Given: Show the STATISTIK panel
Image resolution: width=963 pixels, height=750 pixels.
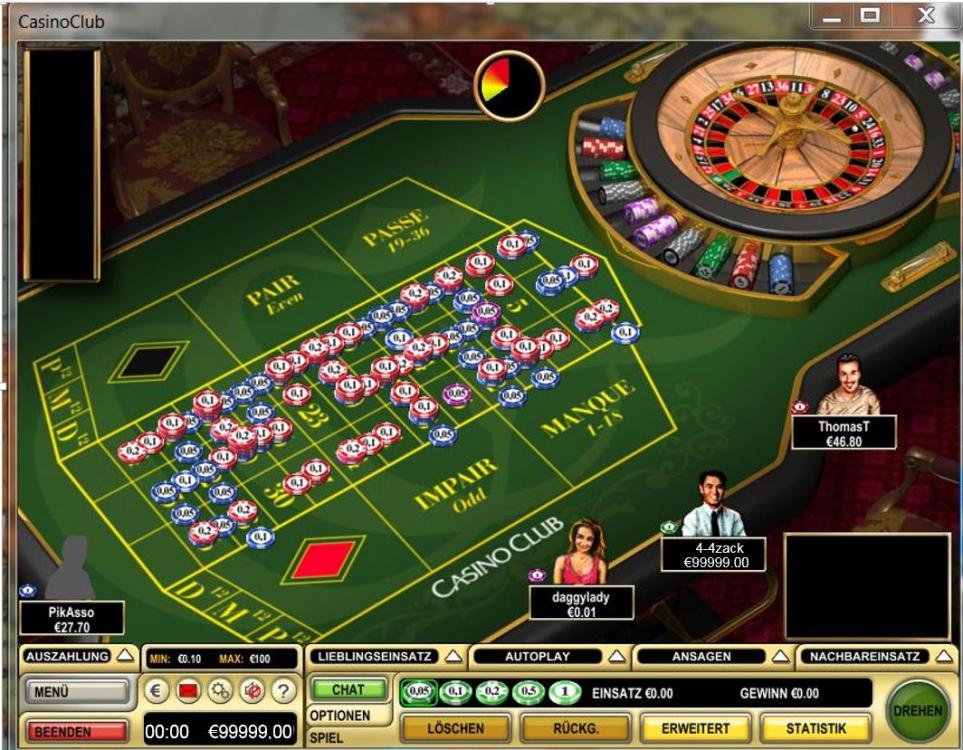Looking at the screenshot, I should click(815, 729).
